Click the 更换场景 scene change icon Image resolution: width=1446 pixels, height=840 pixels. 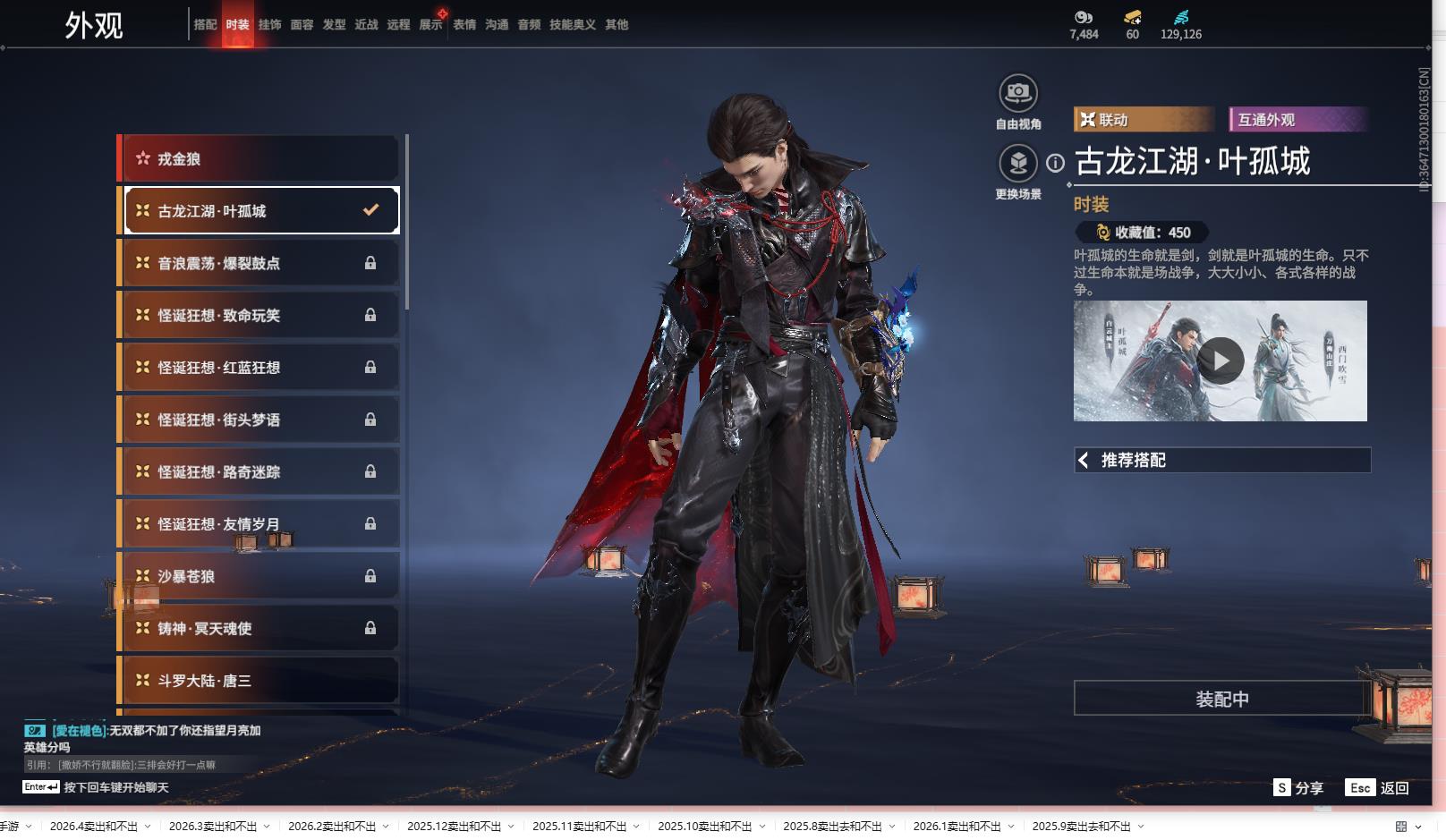coord(1017,164)
